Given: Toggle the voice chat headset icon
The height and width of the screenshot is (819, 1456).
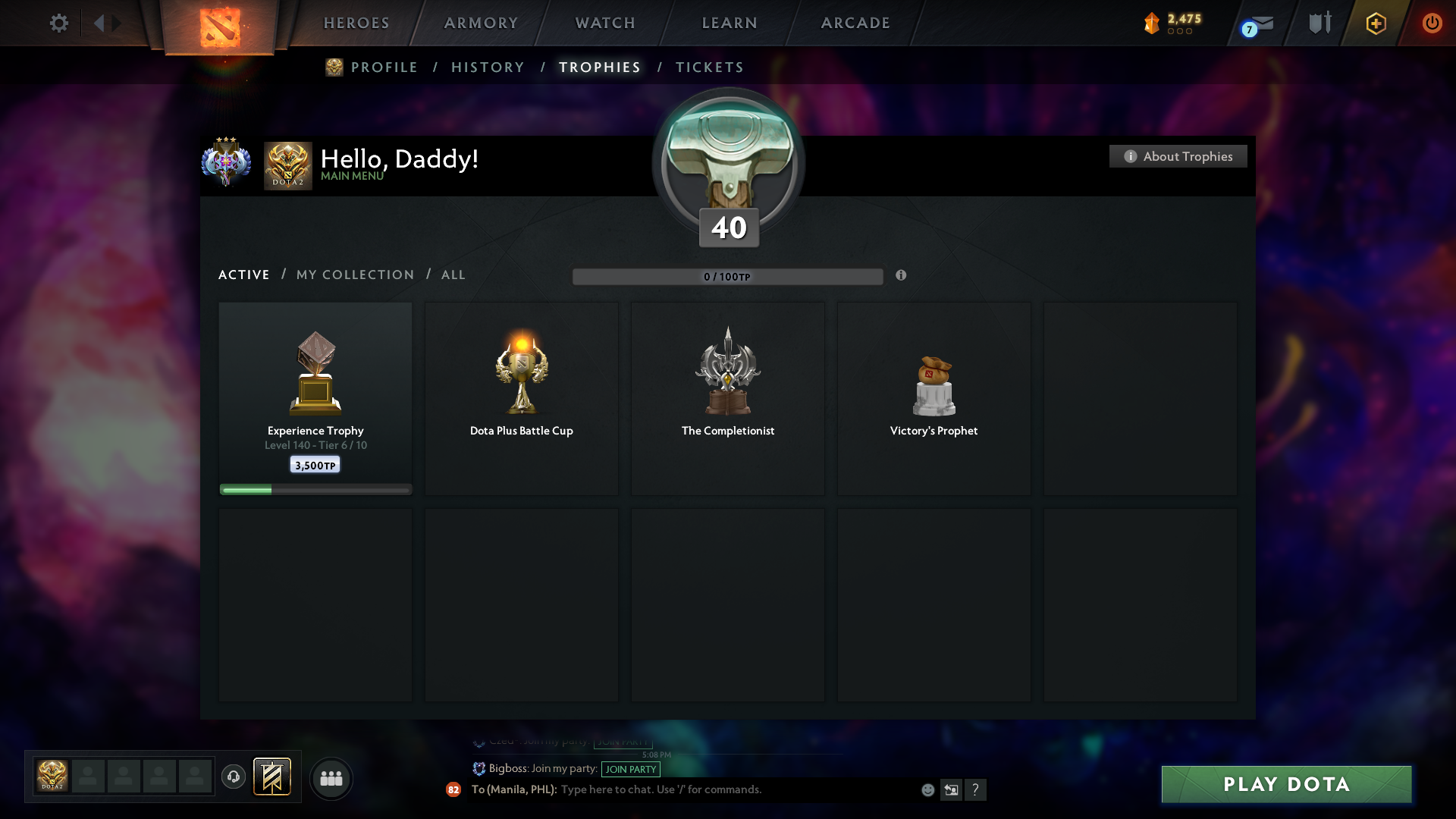Looking at the screenshot, I should [234, 777].
